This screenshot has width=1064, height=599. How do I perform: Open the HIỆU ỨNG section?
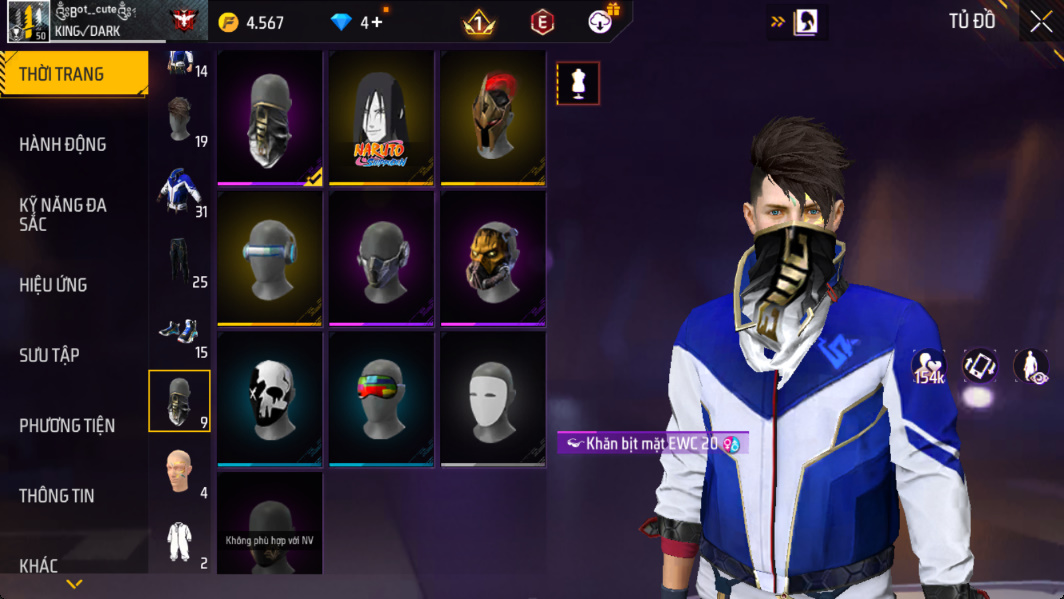tap(53, 285)
